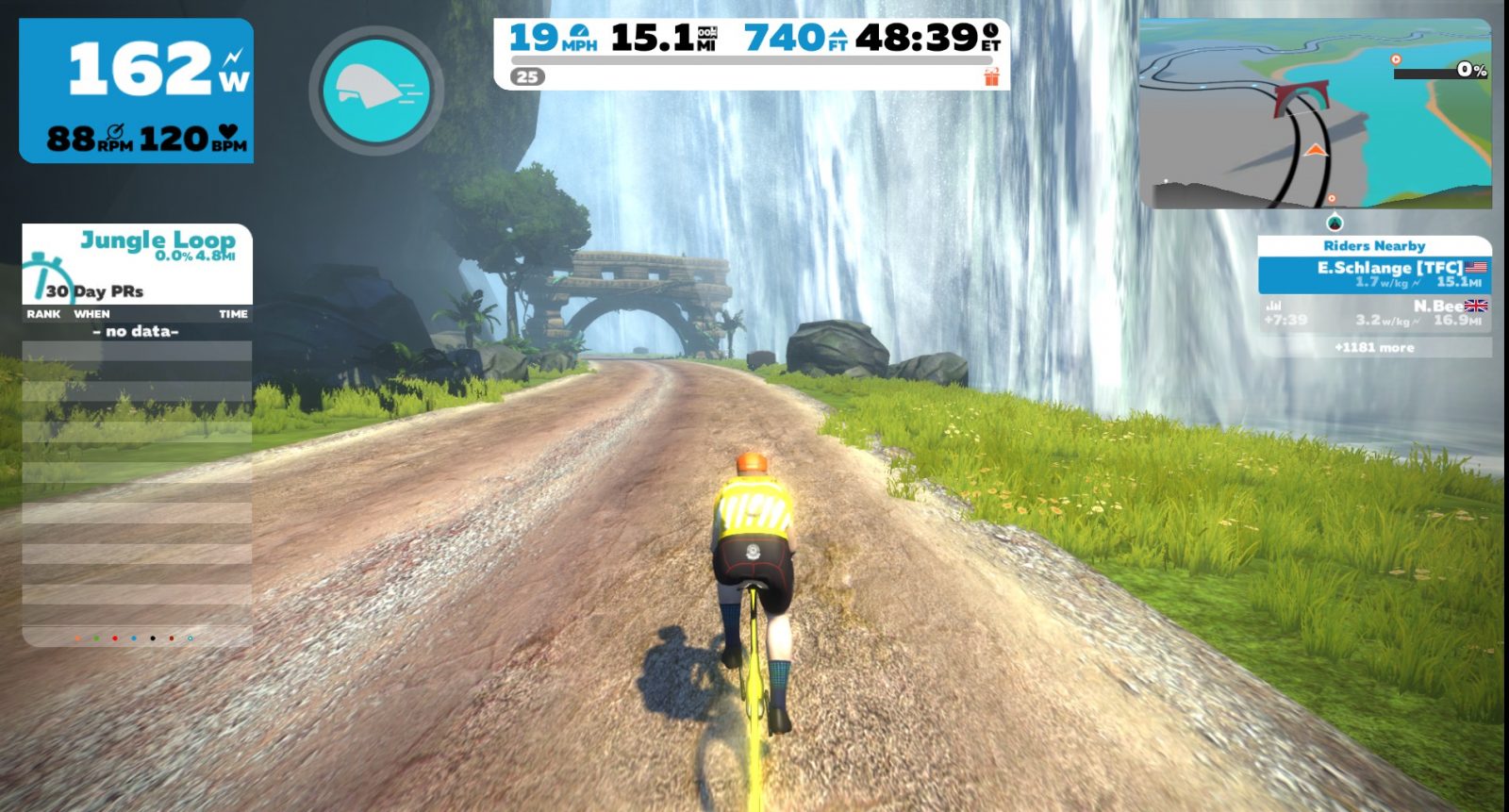Click the round icon below the minimap

tap(1334, 224)
